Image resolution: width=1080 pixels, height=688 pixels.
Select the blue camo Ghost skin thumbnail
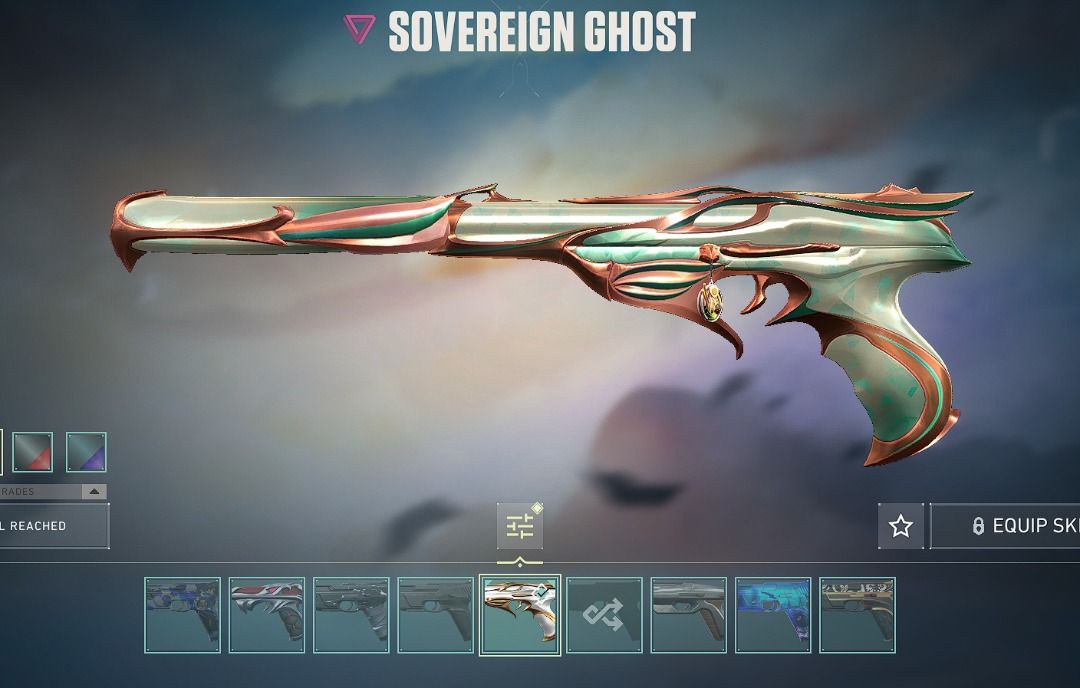(182, 615)
